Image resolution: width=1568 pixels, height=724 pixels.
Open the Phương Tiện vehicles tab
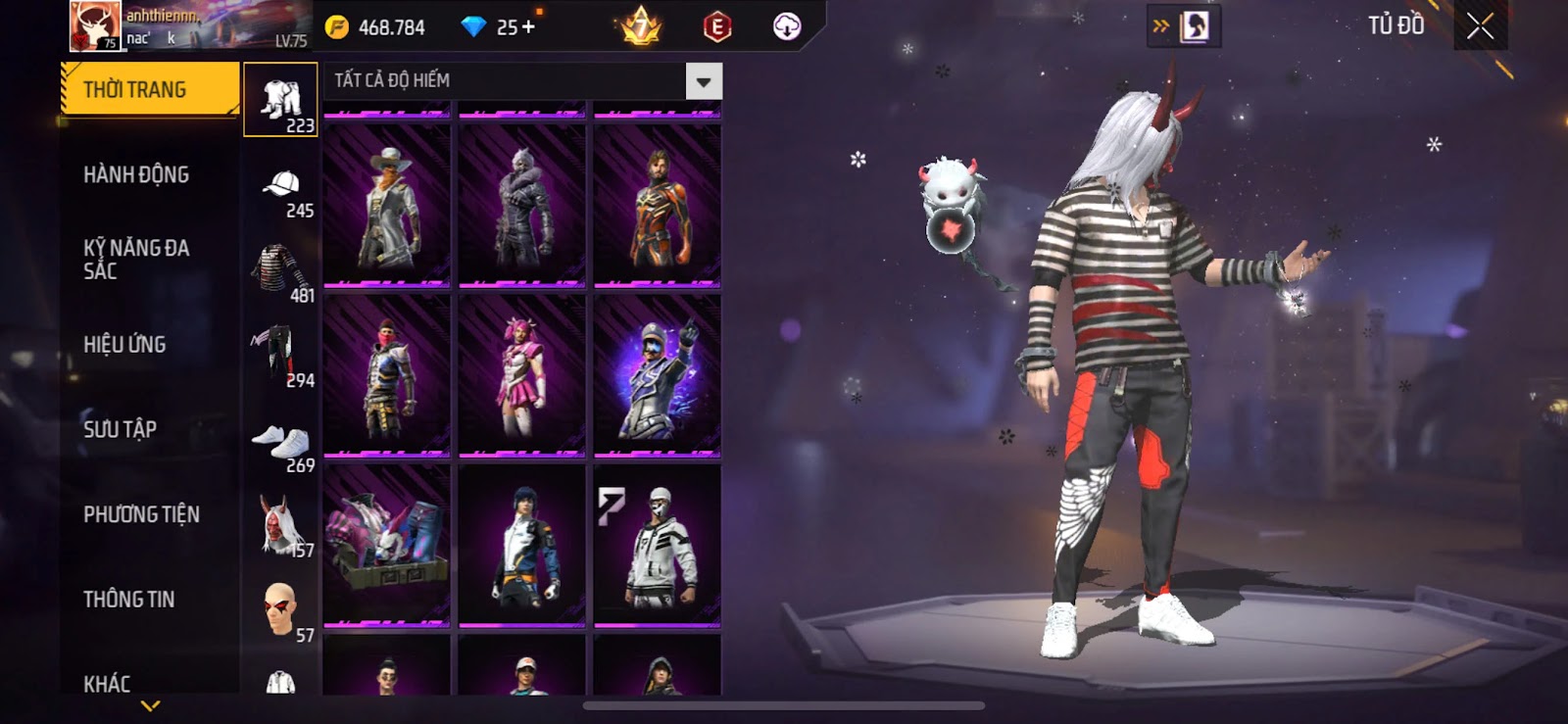(x=141, y=514)
